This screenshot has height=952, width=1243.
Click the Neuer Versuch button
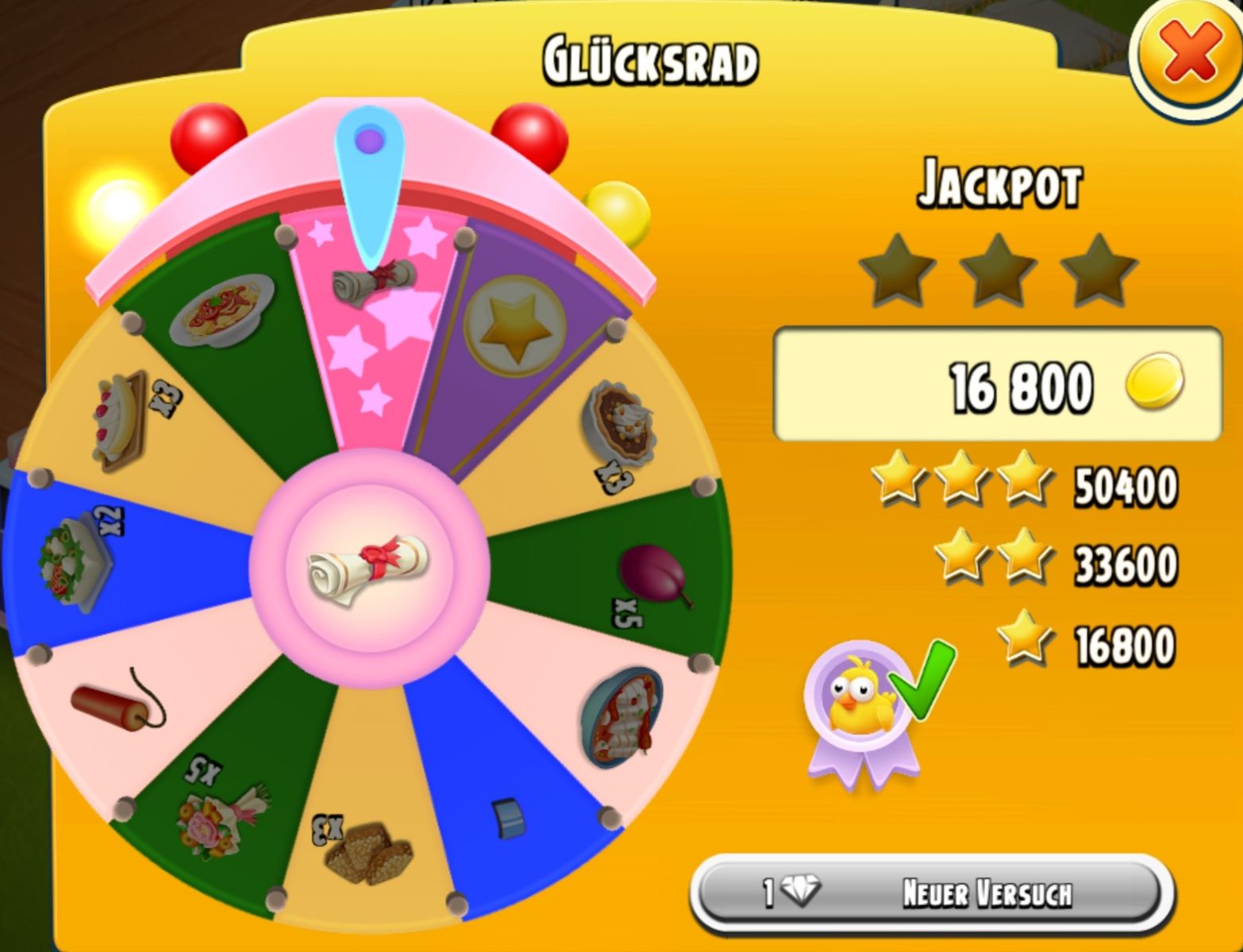(x=932, y=894)
